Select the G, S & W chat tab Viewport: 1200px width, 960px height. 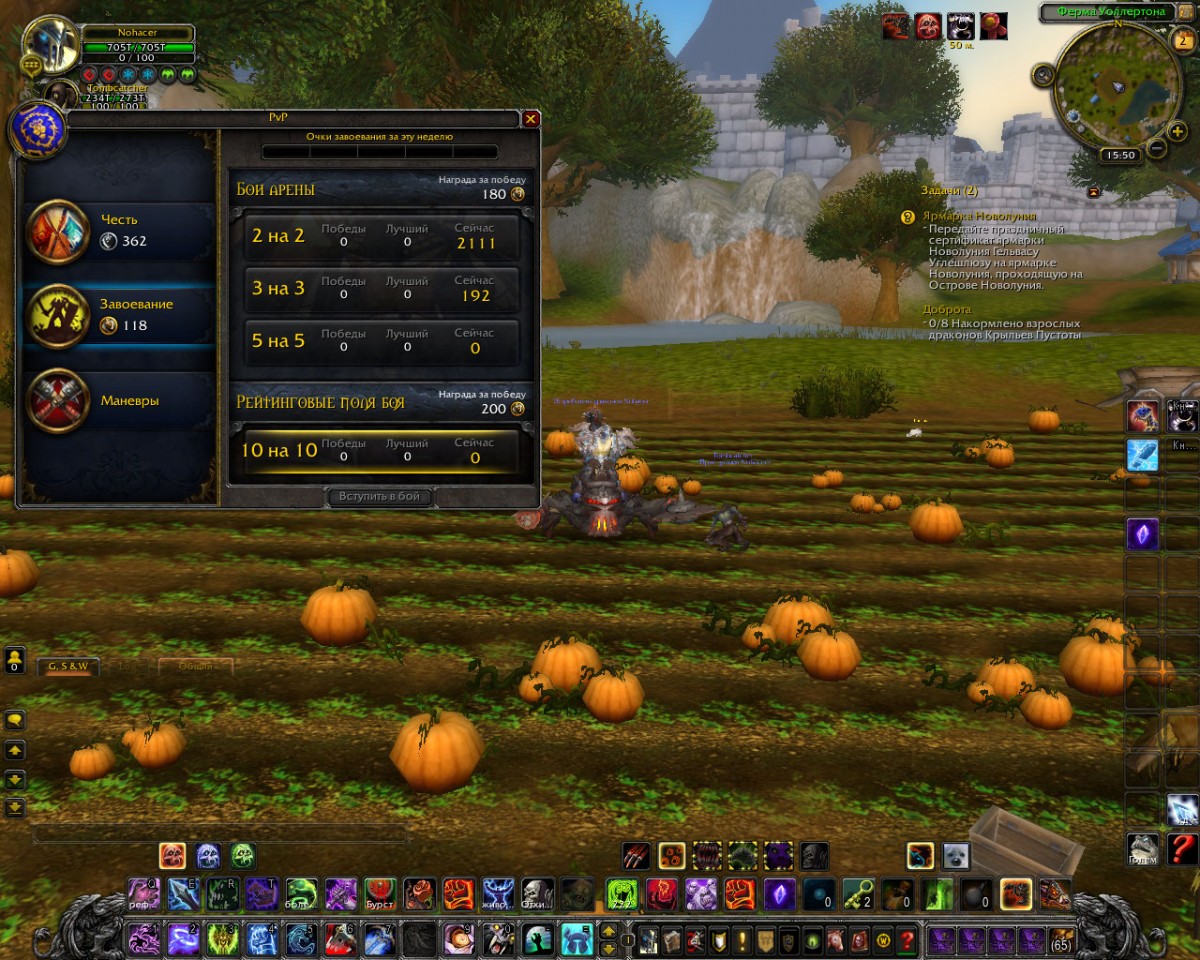click(x=69, y=666)
